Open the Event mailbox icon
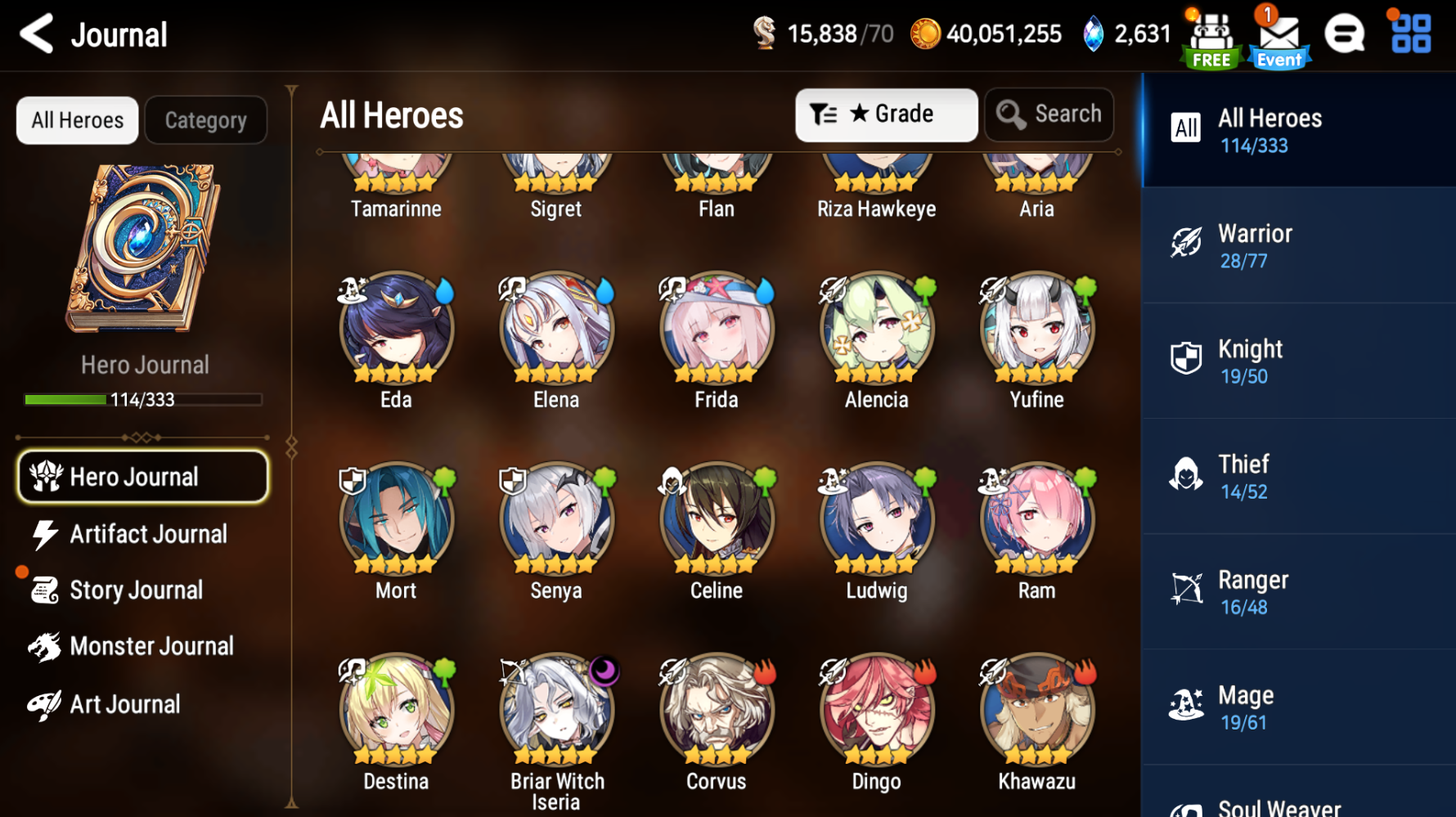Screen dimensions: 1456x817 click(x=1278, y=37)
